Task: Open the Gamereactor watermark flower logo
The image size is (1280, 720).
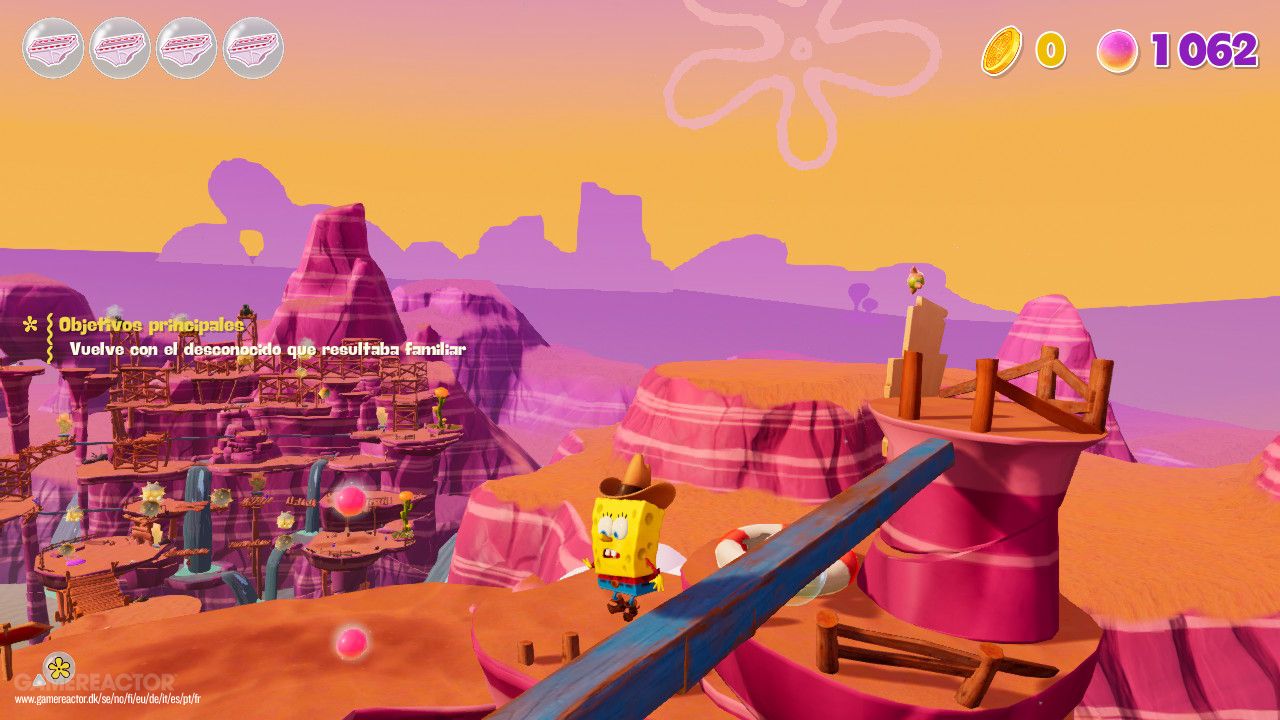Action: [x=59, y=667]
